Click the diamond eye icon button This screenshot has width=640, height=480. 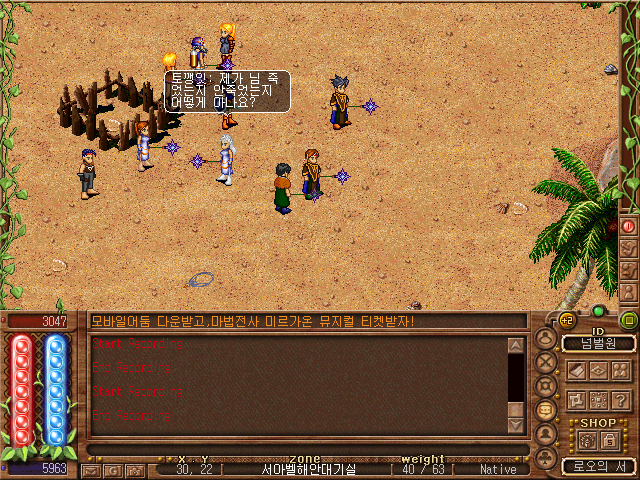coord(599,370)
